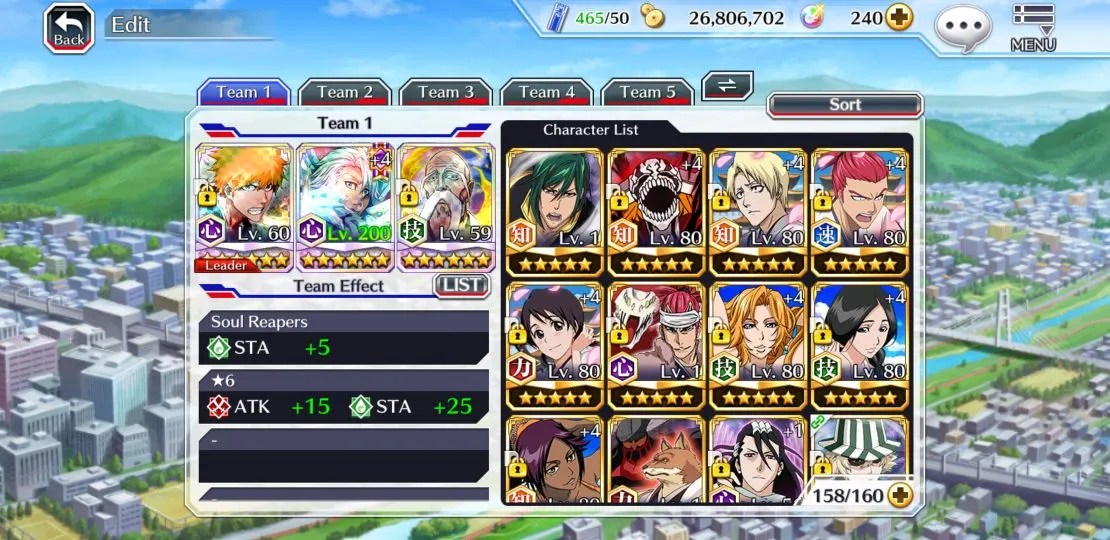Viewport: 1110px width, 540px height.
Task: Select the orange-haired woman in the list
Action: click(757, 345)
